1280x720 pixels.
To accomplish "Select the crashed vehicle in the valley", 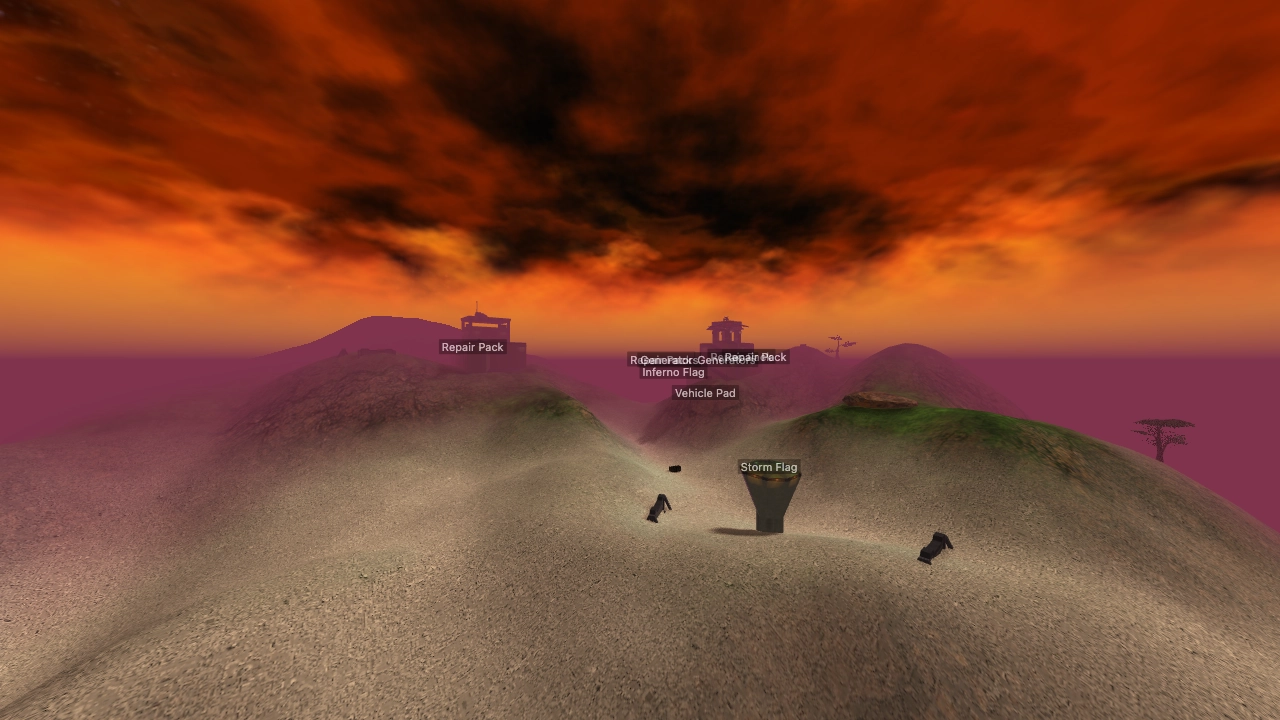I will (659, 508).
